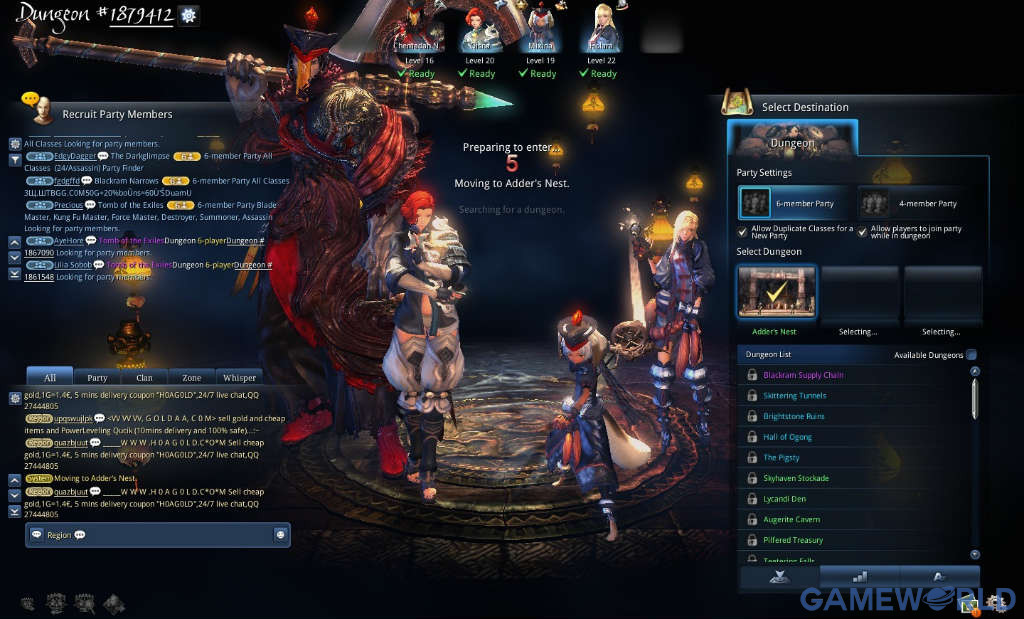Pick Blackram Supply Chain from dungeon list
The width and height of the screenshot is (1024, 619).
pyautogui.click(x=803, y=375)
